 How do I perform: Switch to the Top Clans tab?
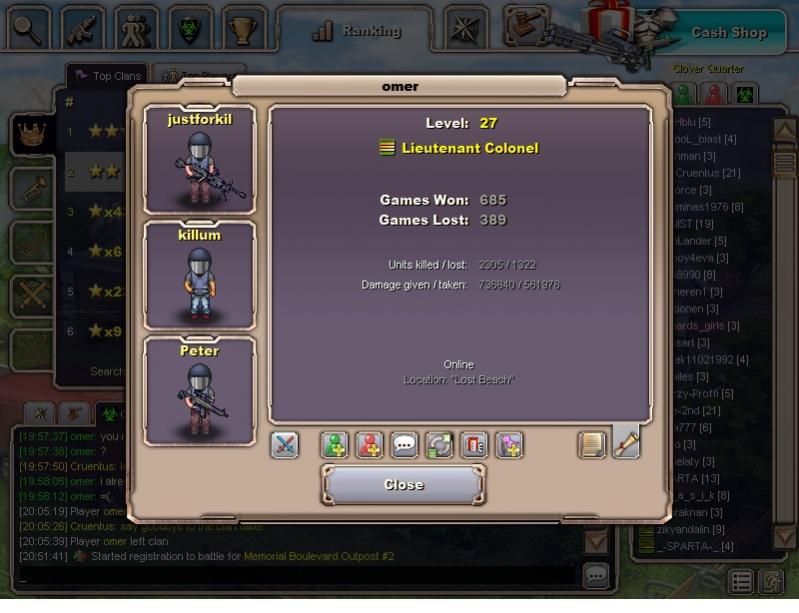(107, 76)
